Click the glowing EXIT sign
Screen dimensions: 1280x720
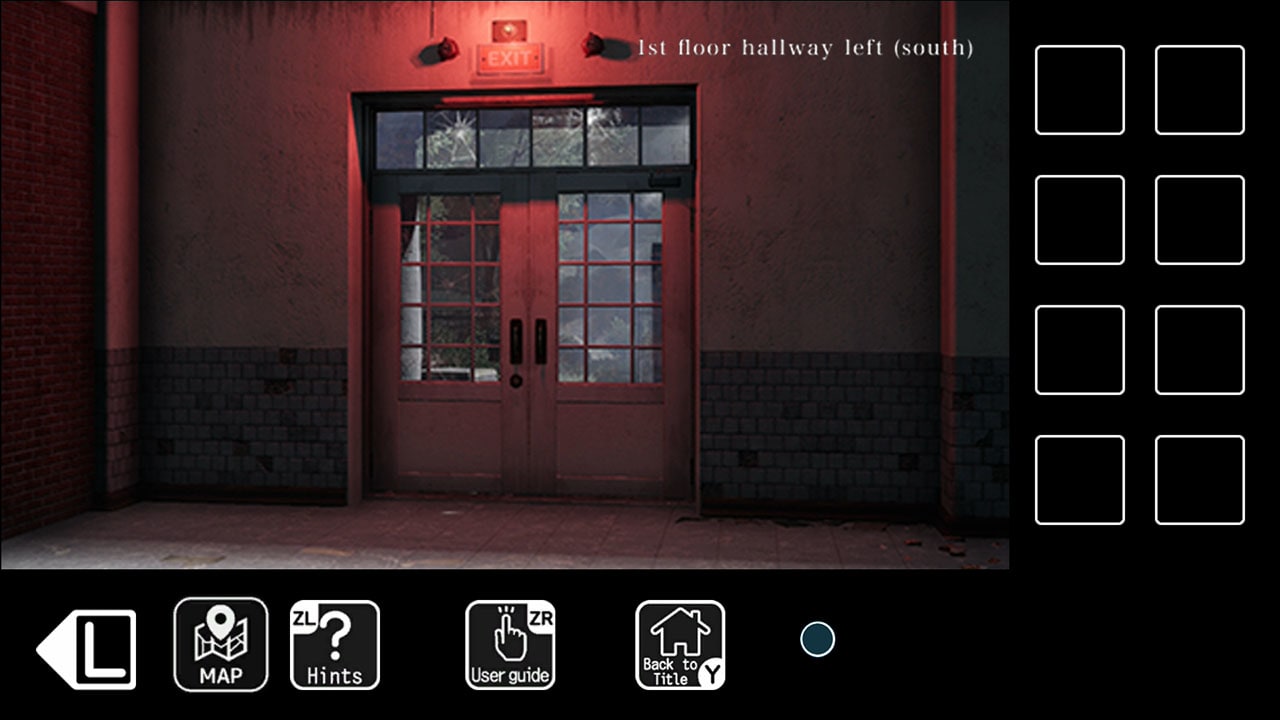click(509, 56)
